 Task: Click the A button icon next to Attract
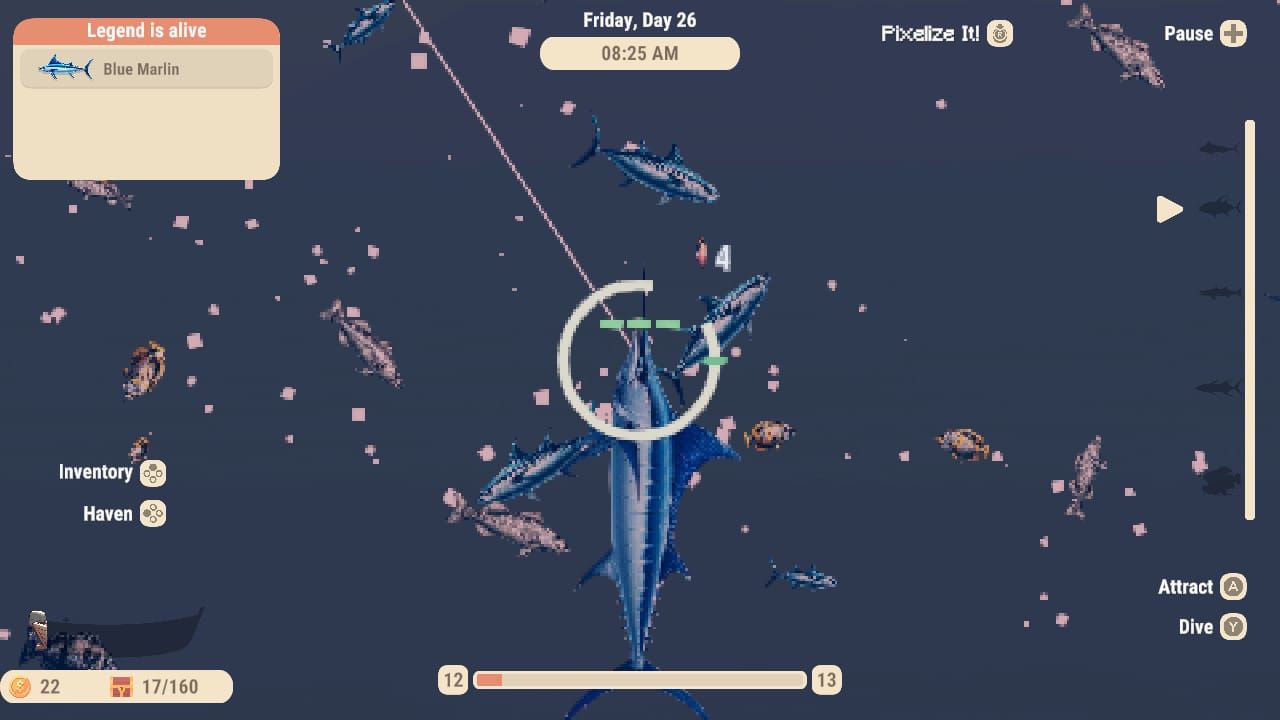tap(1234, 587)
